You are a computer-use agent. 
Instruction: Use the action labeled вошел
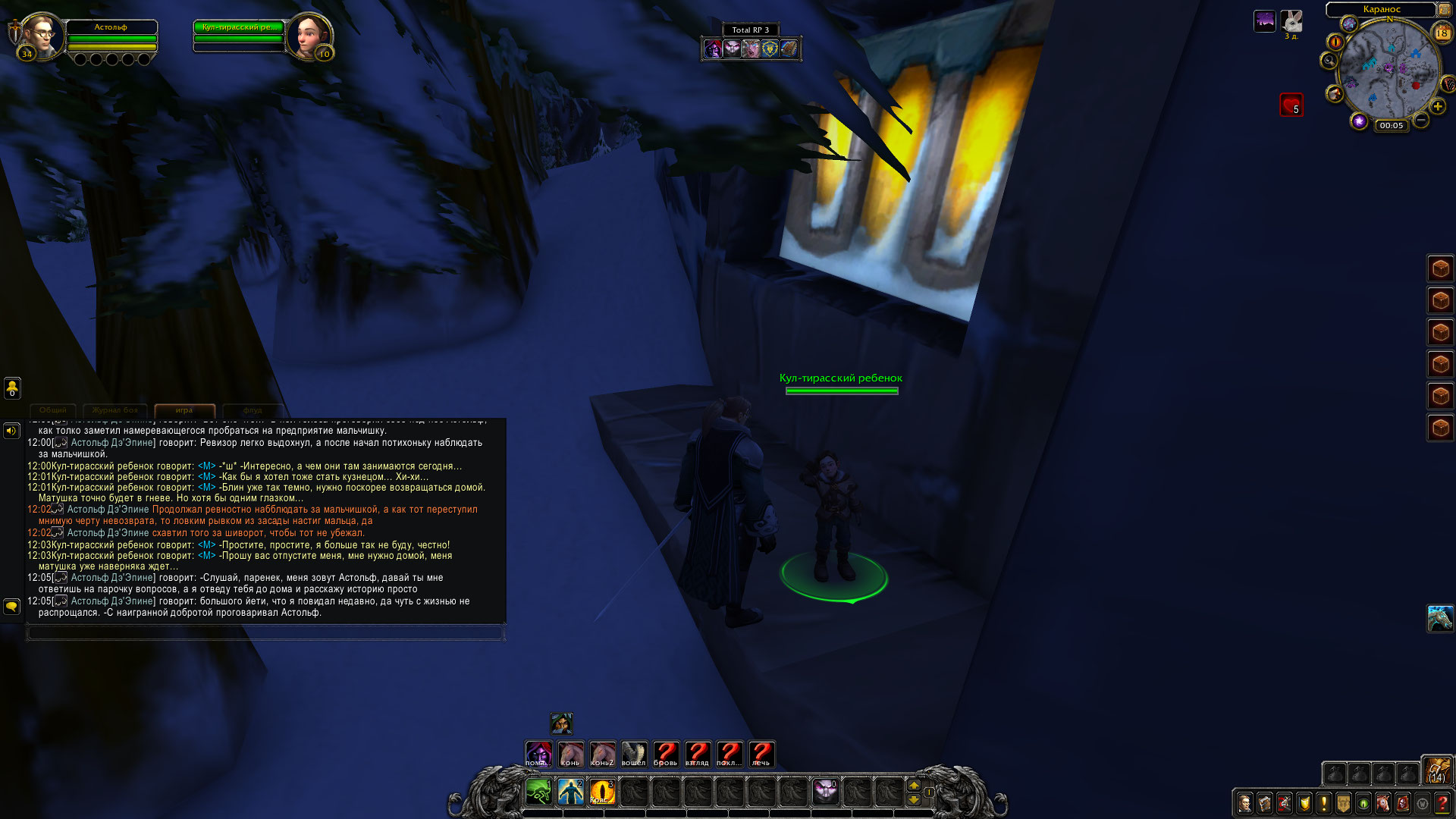(x=634, y=754)
